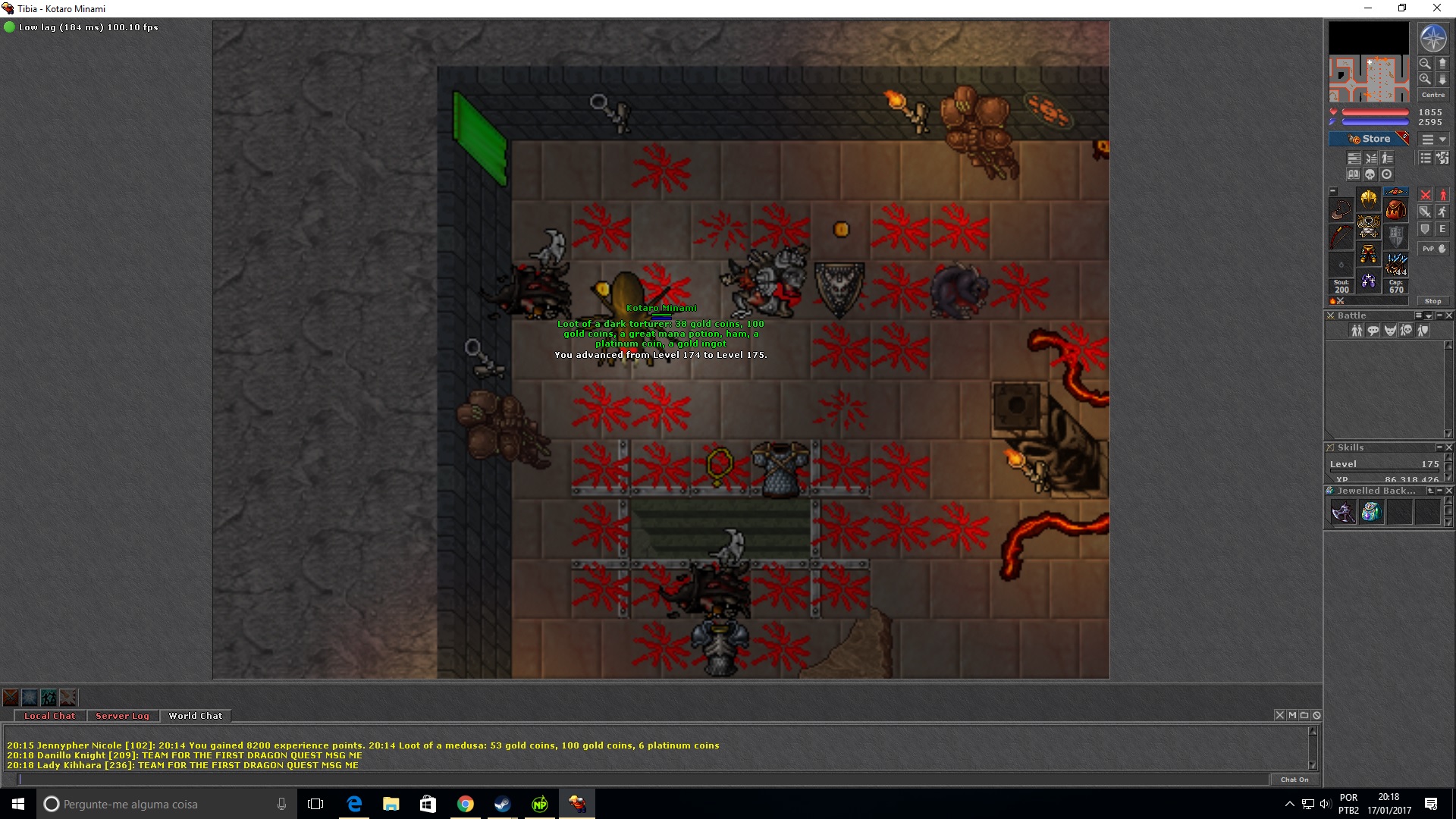Select the World Chat tab
The width and height of the screenshot is (1456, 819).
click(x=196, y=716)
